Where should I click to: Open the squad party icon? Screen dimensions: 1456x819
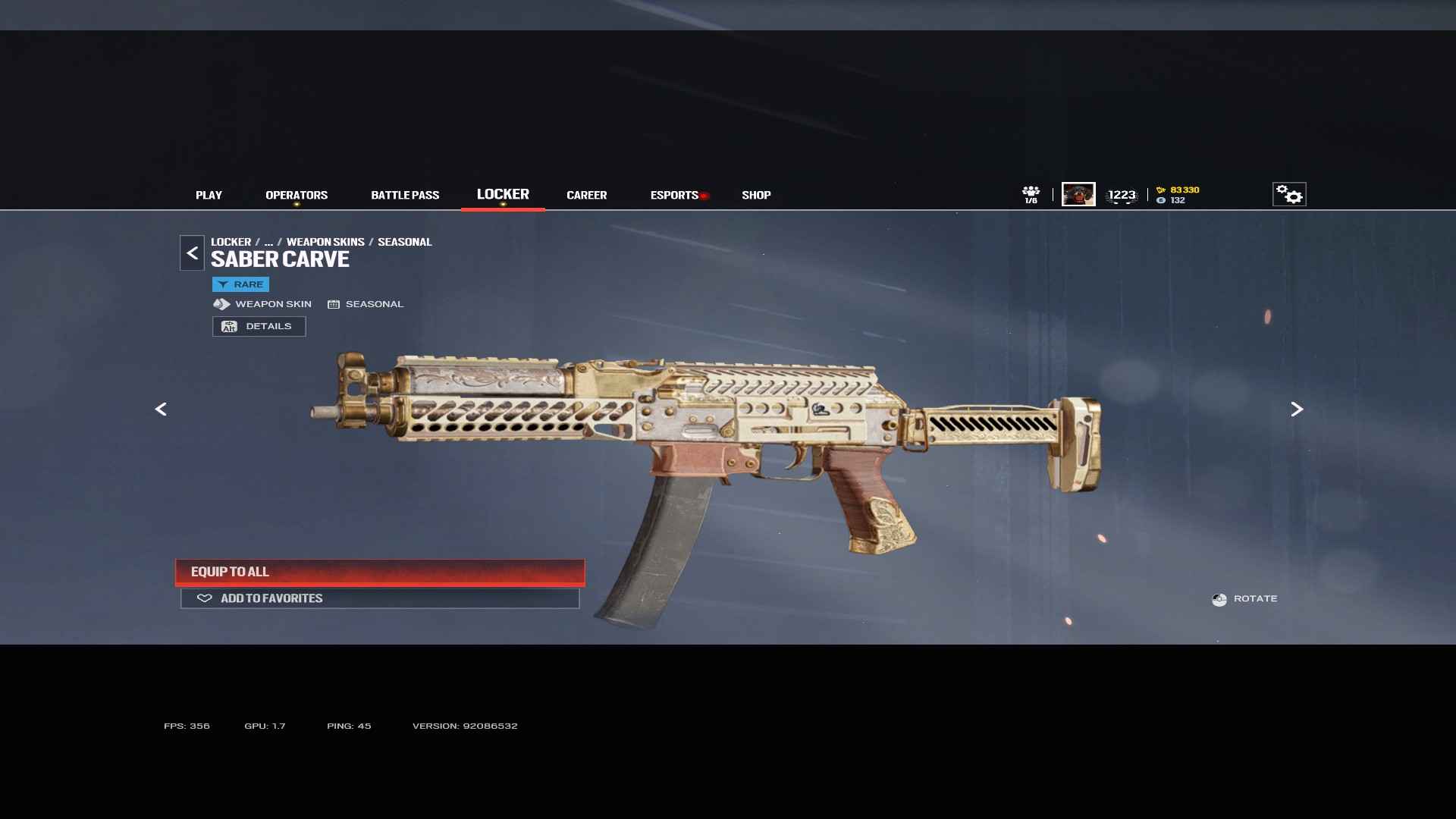pos(1031,194)
